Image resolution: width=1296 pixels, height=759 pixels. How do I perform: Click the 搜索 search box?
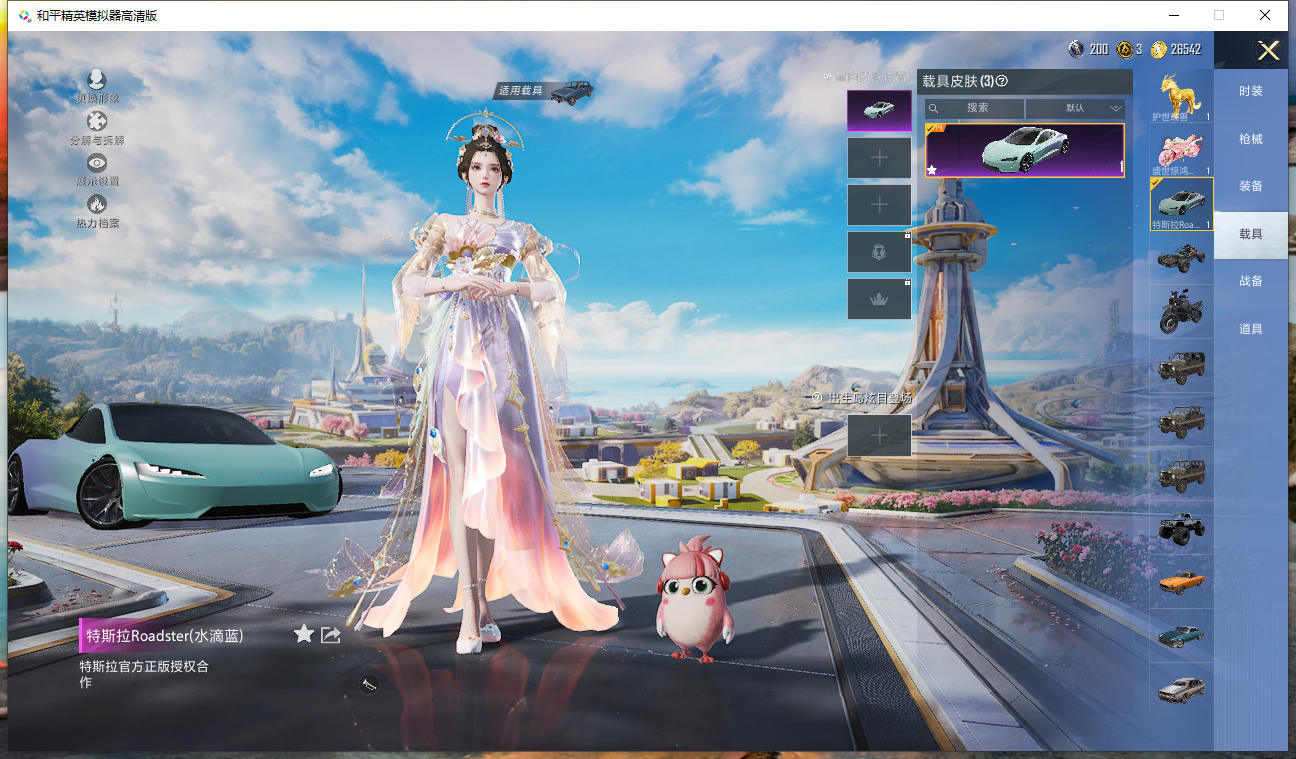click(x=975, y=108)
